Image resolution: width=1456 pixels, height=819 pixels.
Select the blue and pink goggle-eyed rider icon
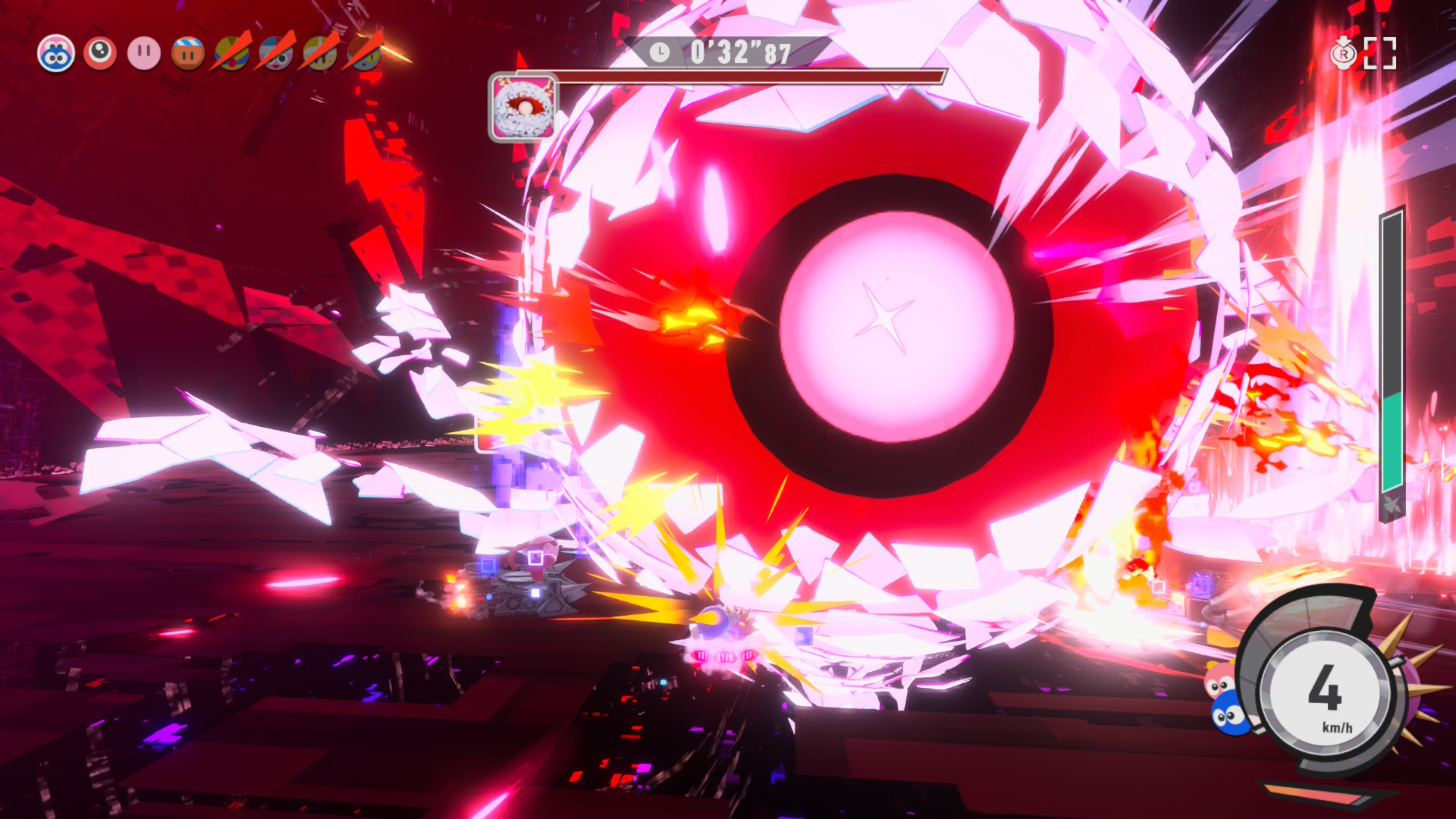click(x=56, y=54)
